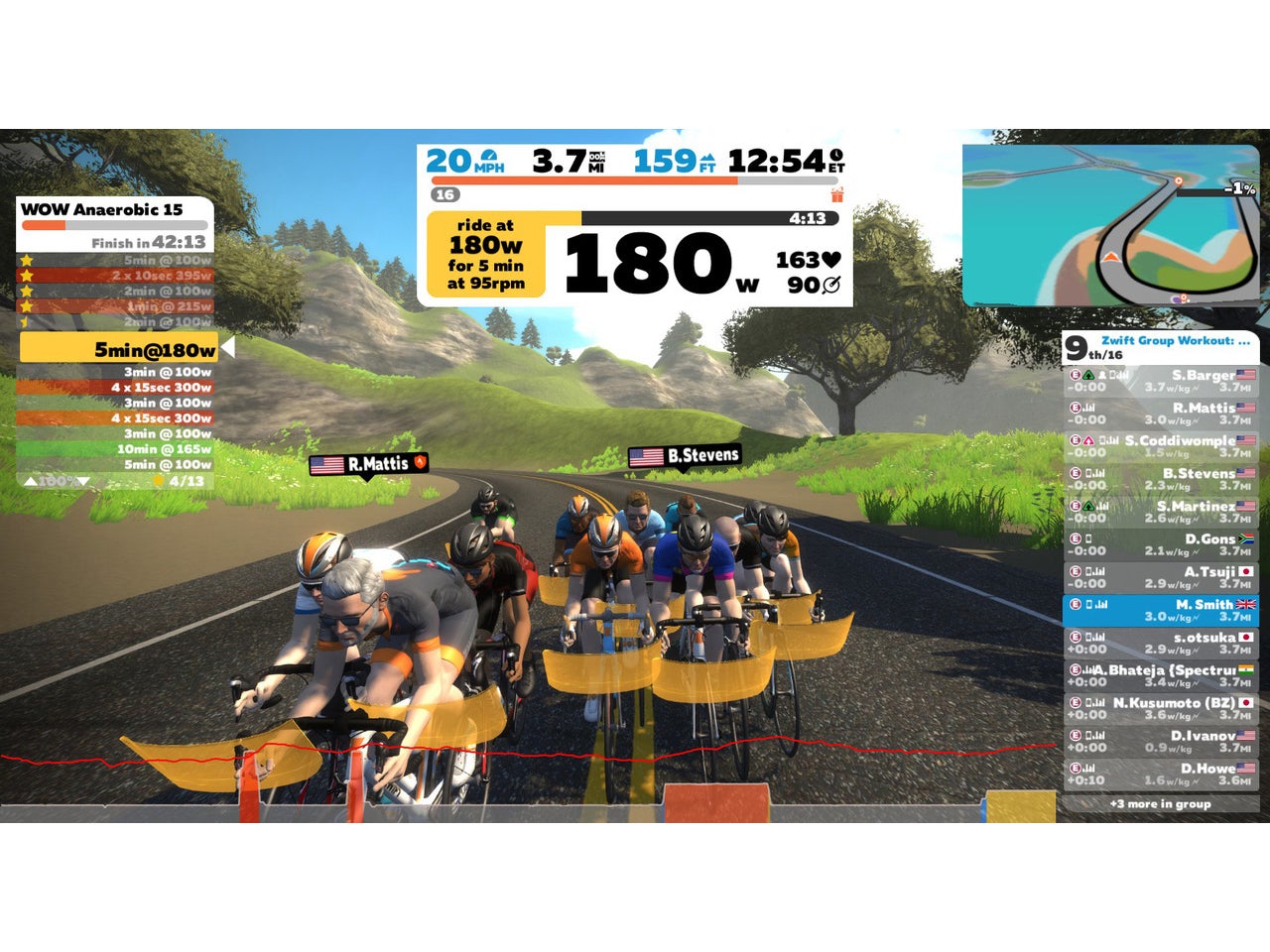Select D.Howe in the rider list
Image resolution: width=1270 pixels, height=952 pixels.
1160,773
